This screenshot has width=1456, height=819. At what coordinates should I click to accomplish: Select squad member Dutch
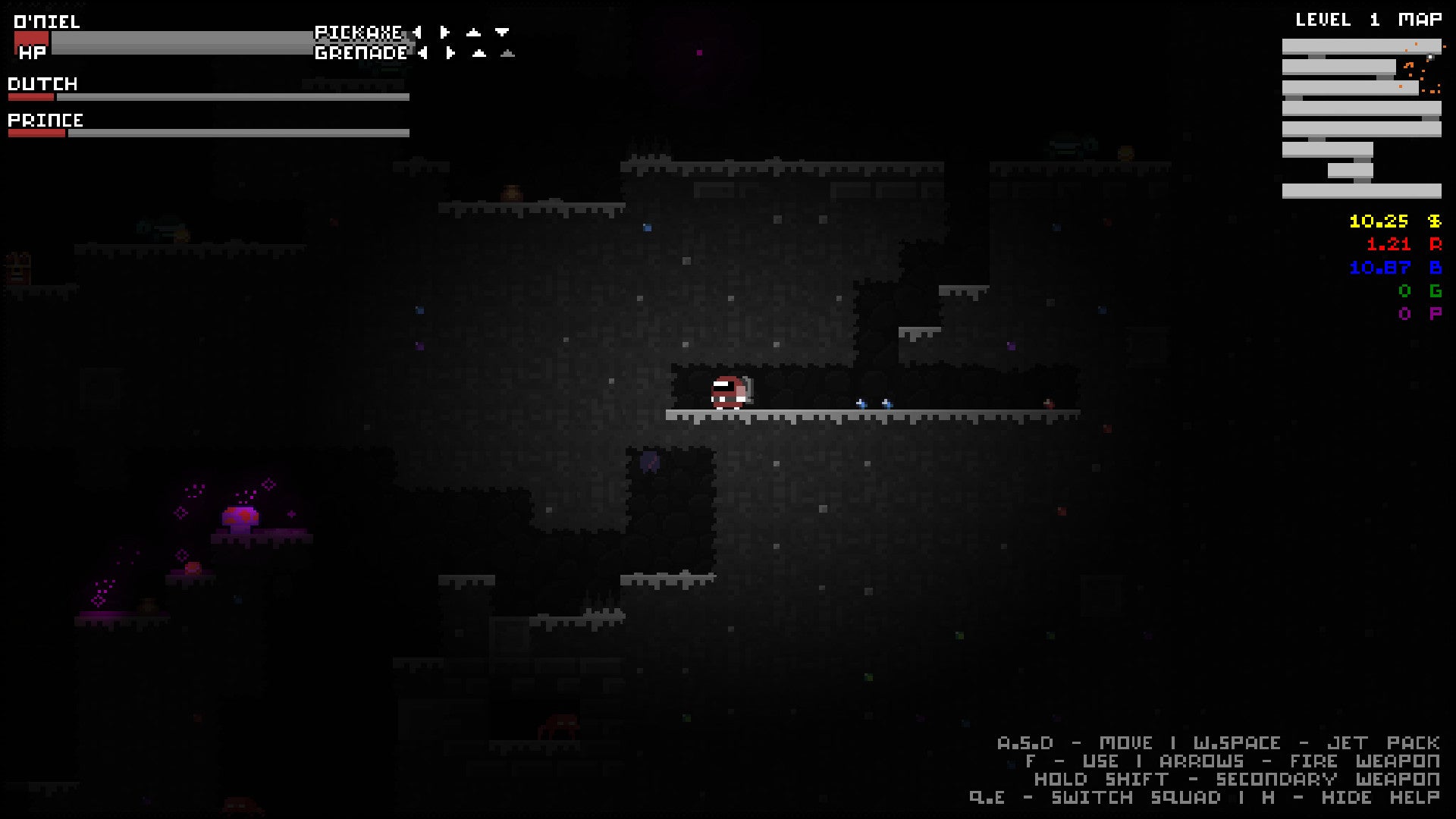[43, 83]
